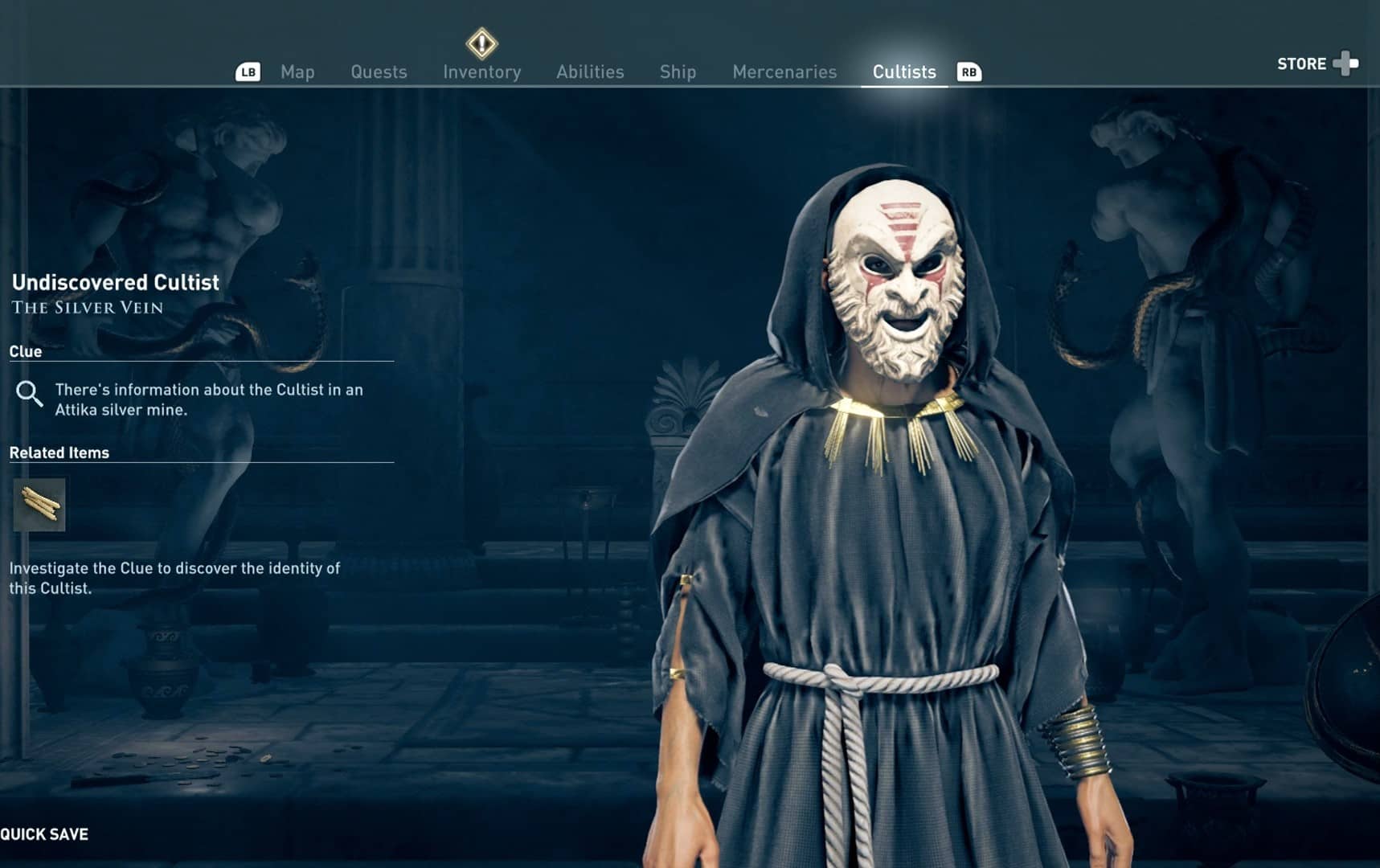Screen dimensions: 1380x868
Task: Open the Quests tab
Action: 379,72
